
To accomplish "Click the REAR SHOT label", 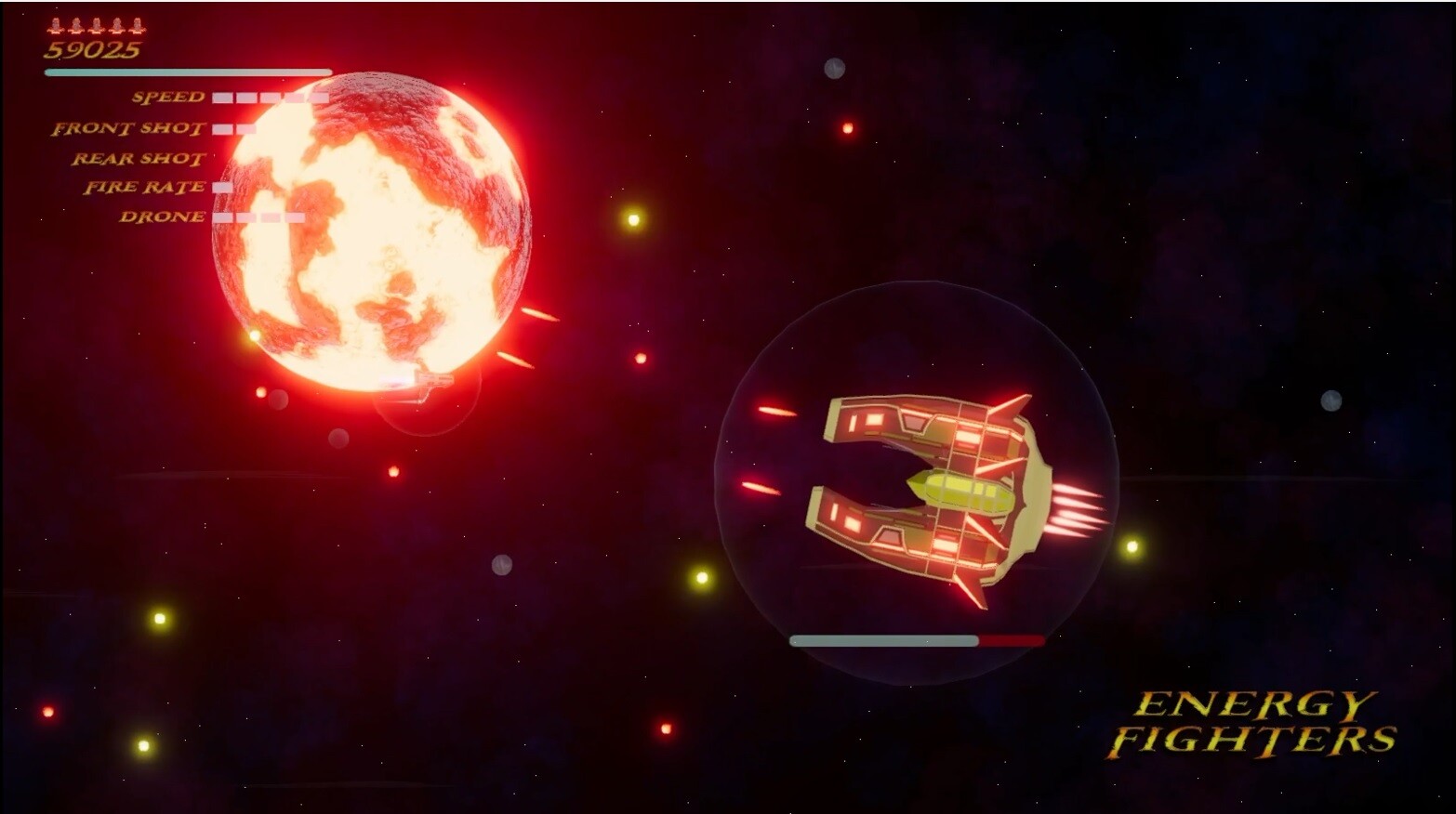I will pyautogui.click(x=139, y=158).
